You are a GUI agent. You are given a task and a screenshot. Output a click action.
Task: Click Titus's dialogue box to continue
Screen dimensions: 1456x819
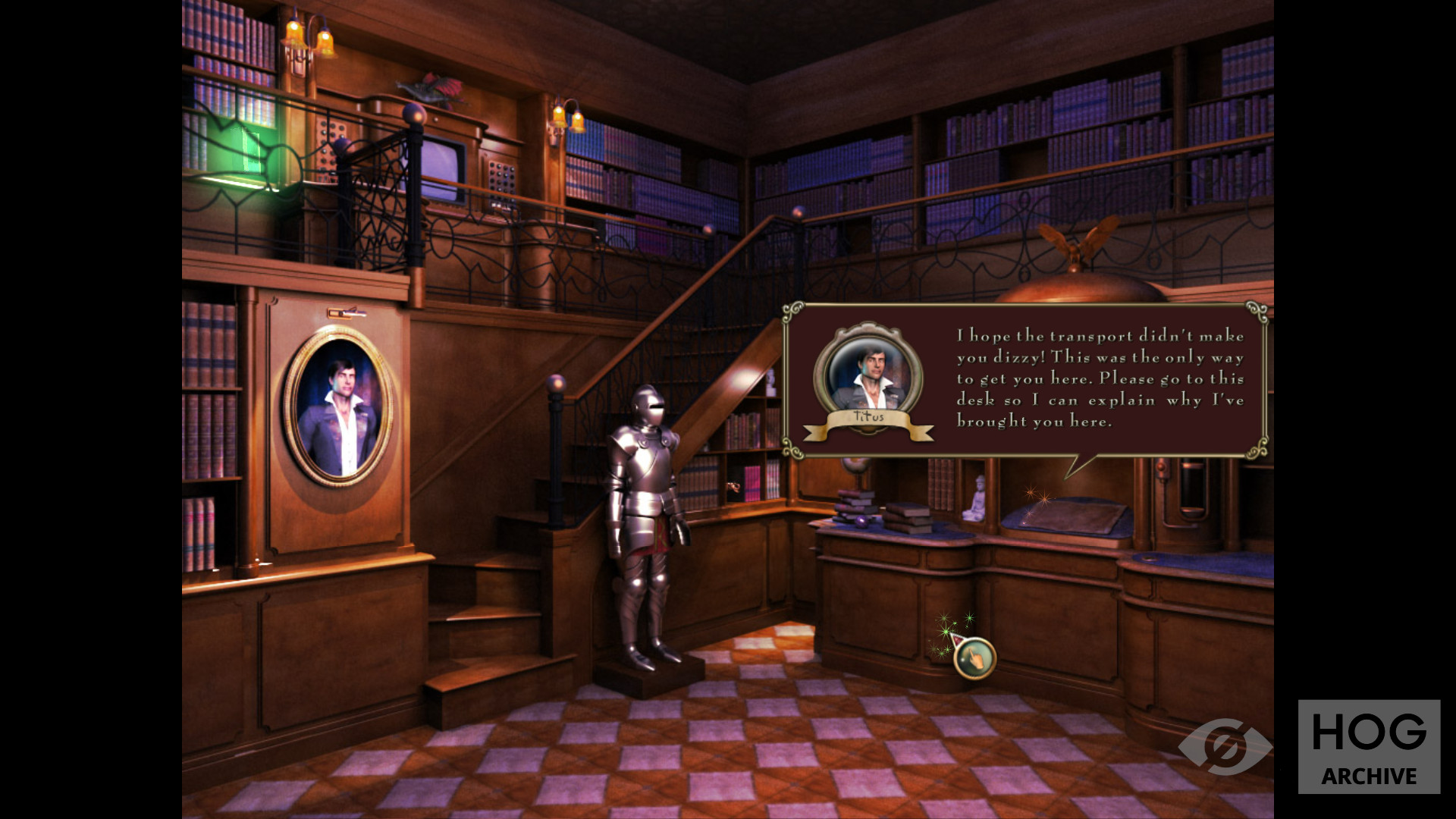click(1025, 380)
